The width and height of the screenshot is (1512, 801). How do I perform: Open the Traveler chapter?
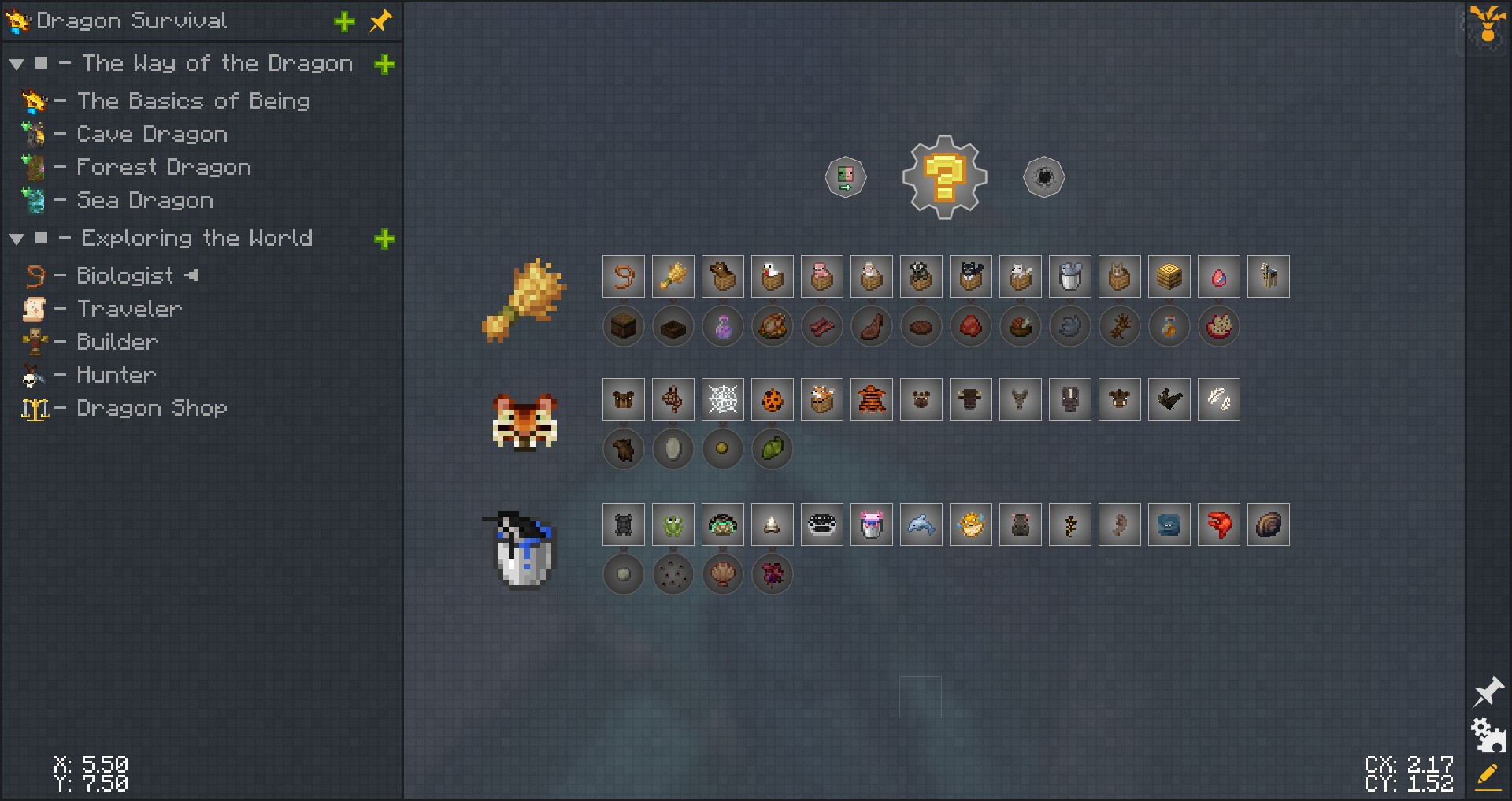(129, 310)
